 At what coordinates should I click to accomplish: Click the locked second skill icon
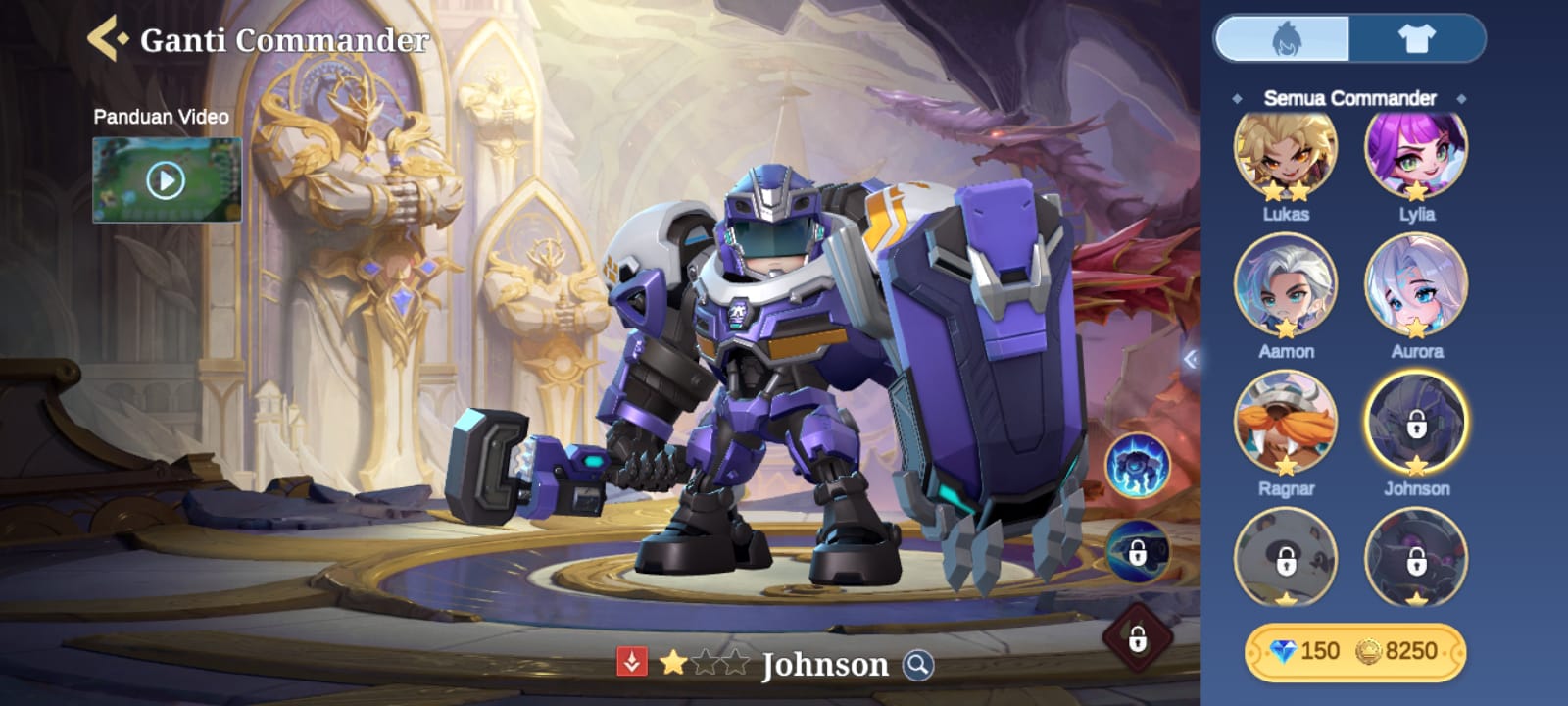click(1137, 553)
